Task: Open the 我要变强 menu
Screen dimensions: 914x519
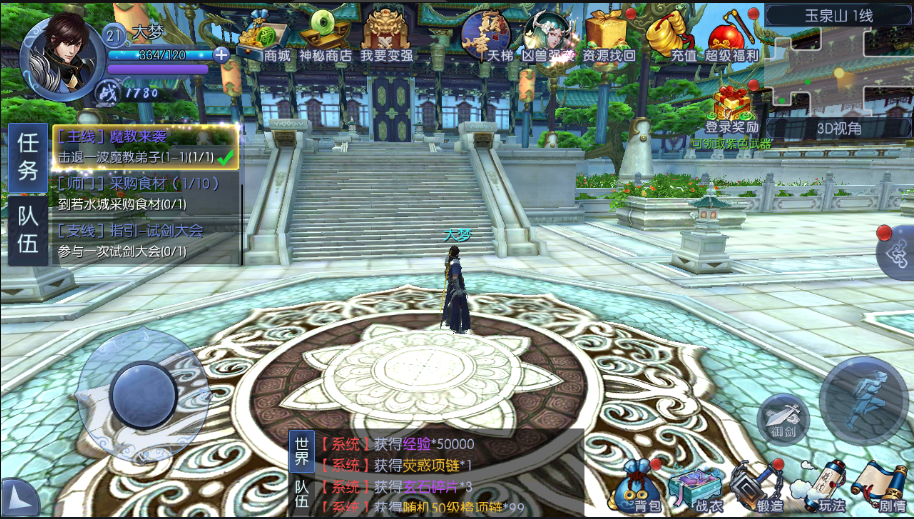Action: [x=386, y=38]
